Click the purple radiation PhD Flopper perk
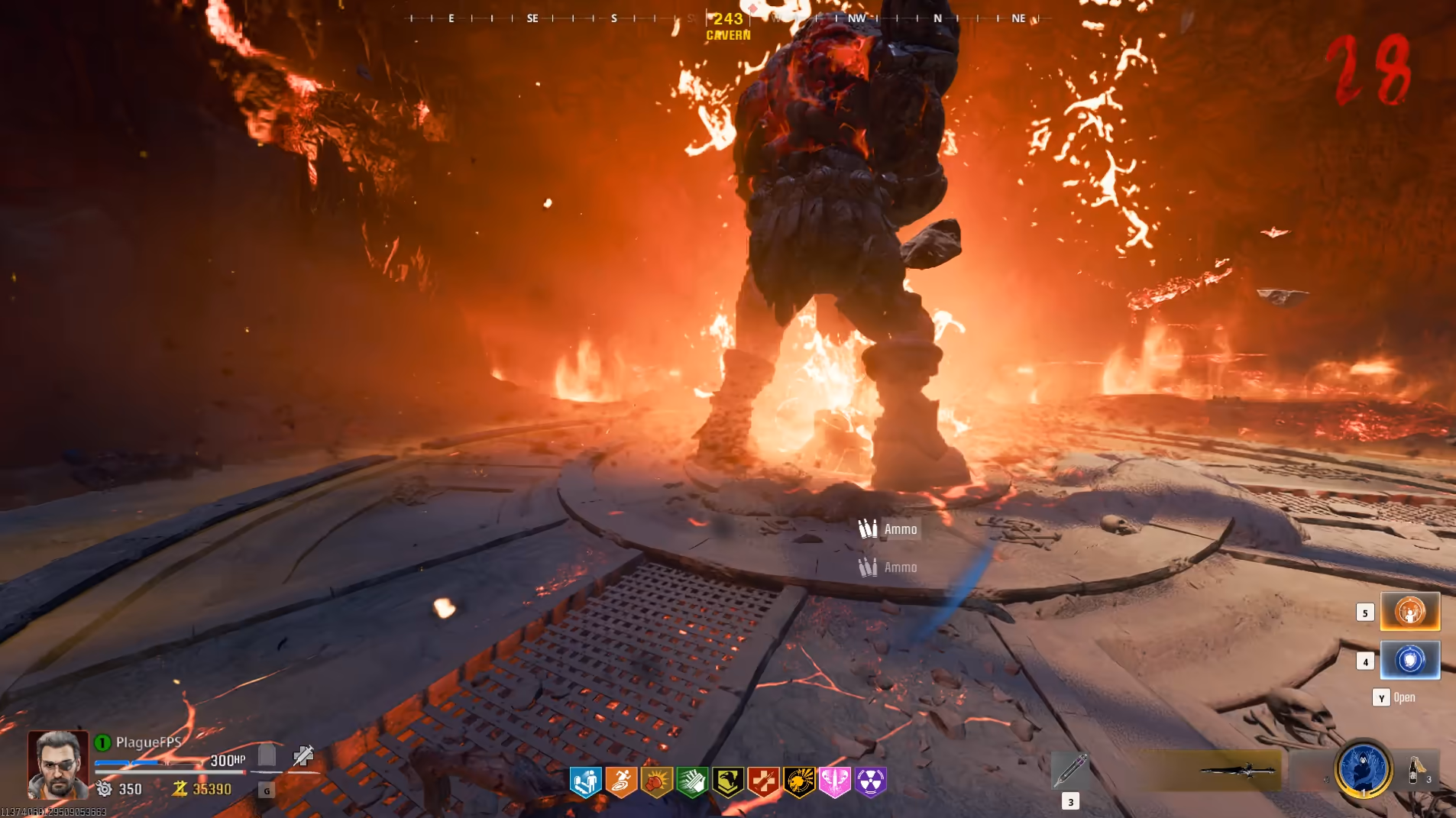 [871, 782]
